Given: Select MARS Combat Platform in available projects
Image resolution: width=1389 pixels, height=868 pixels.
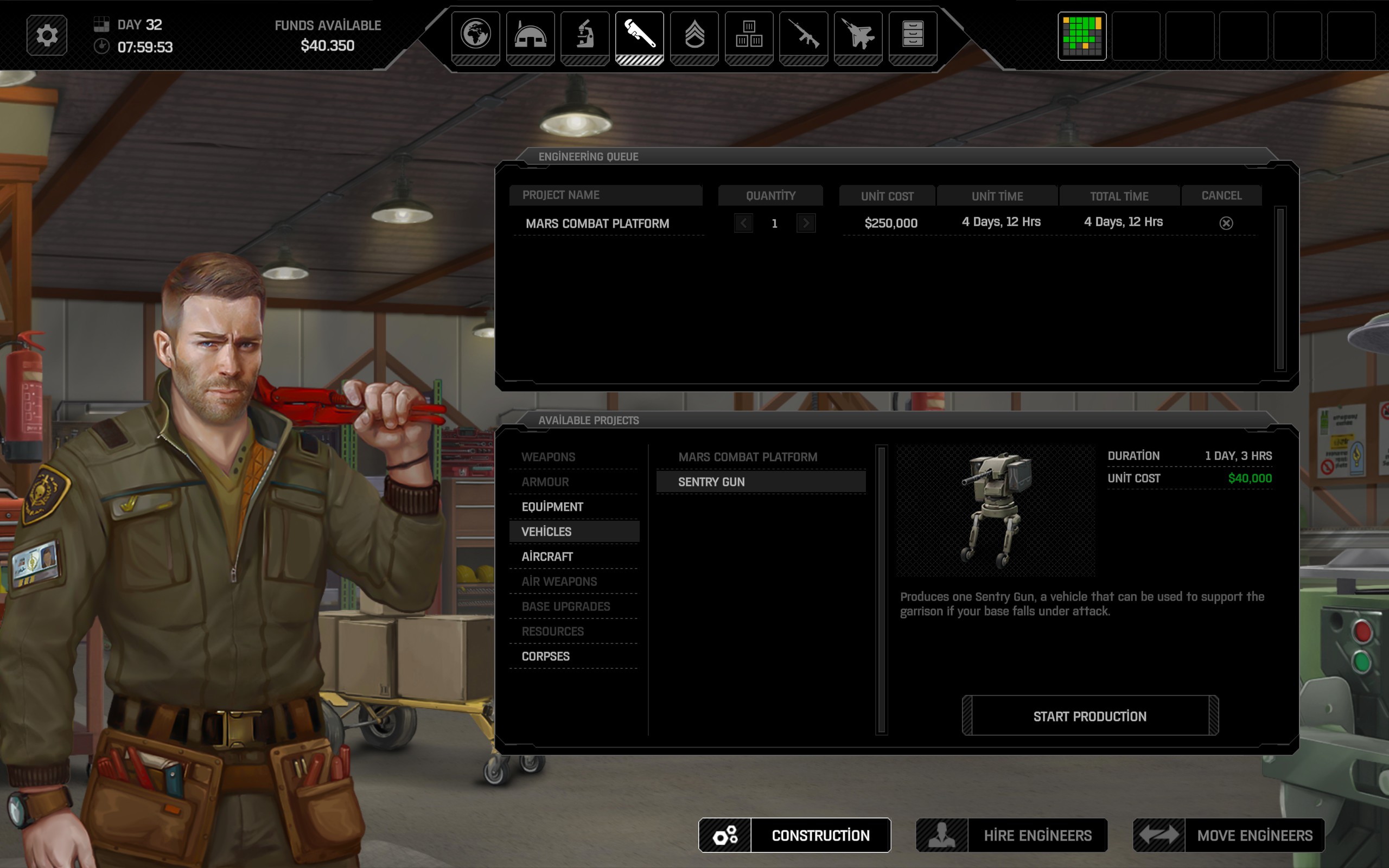Looking at the screenshot, I should pyautogui.click(x=747, y=457).
